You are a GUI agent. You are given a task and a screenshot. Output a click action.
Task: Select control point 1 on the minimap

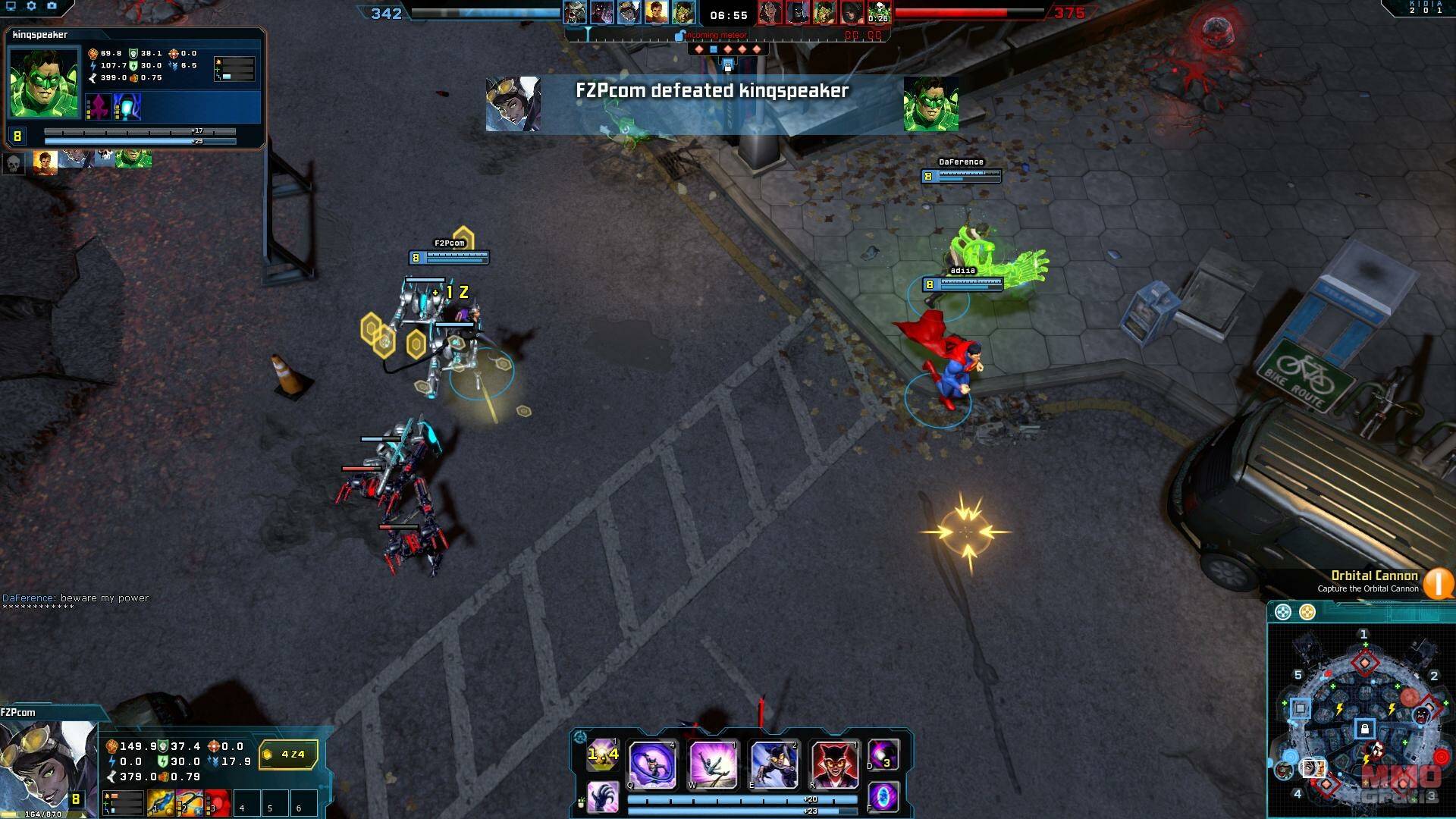1364,663
